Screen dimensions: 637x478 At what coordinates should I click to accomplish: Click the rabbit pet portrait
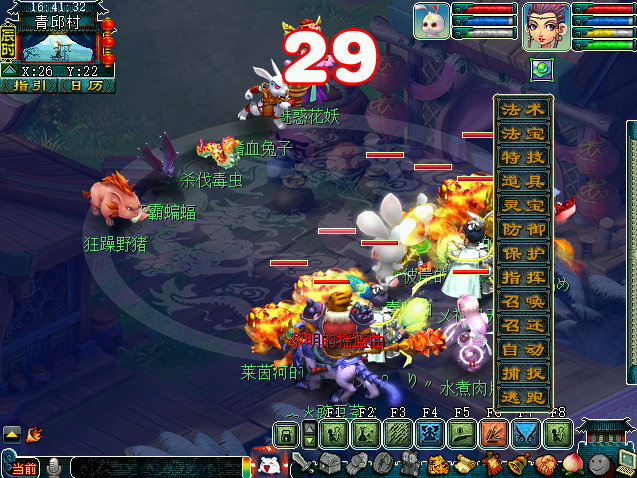pos(431,21)
